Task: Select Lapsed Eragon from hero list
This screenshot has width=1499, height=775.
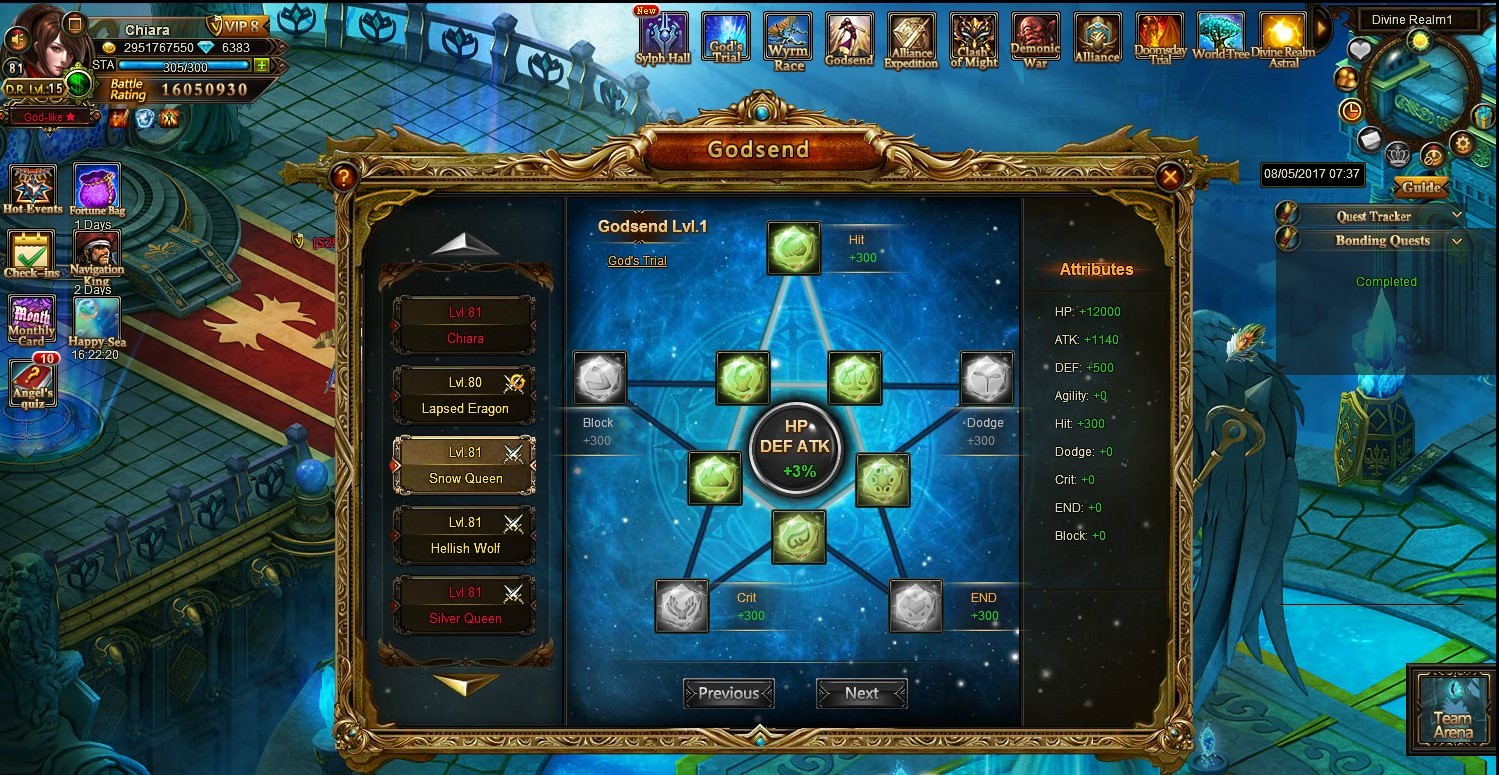Action: [x=465, y=395]
